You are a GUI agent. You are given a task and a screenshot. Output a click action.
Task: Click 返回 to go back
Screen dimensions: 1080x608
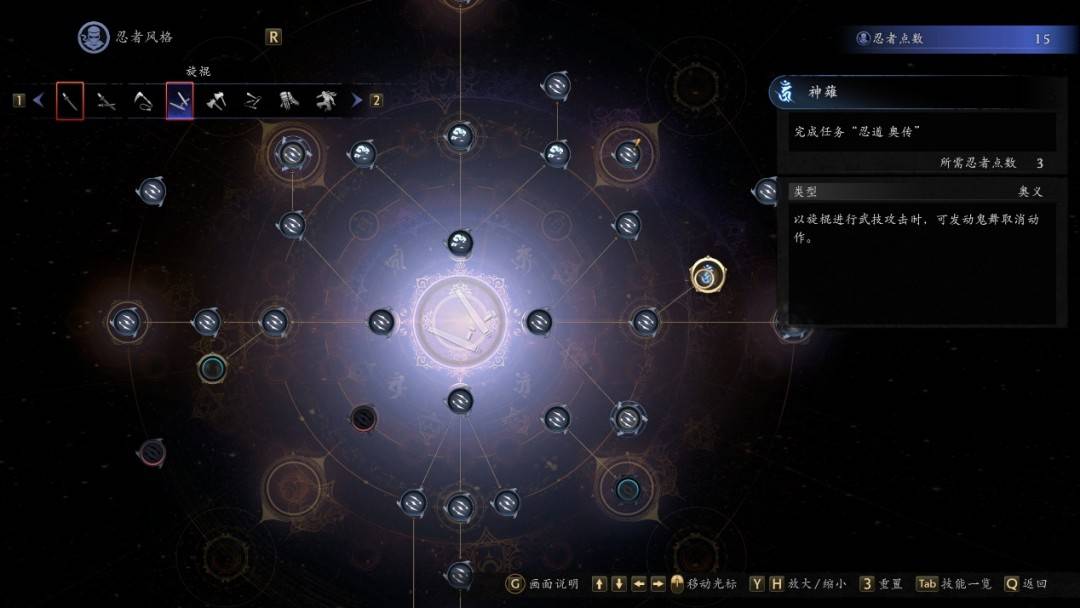pos(1027,584)
